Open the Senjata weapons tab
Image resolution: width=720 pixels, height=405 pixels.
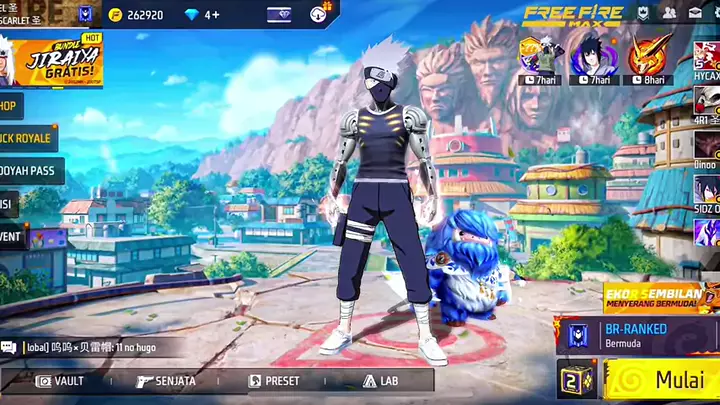point(166,381)
